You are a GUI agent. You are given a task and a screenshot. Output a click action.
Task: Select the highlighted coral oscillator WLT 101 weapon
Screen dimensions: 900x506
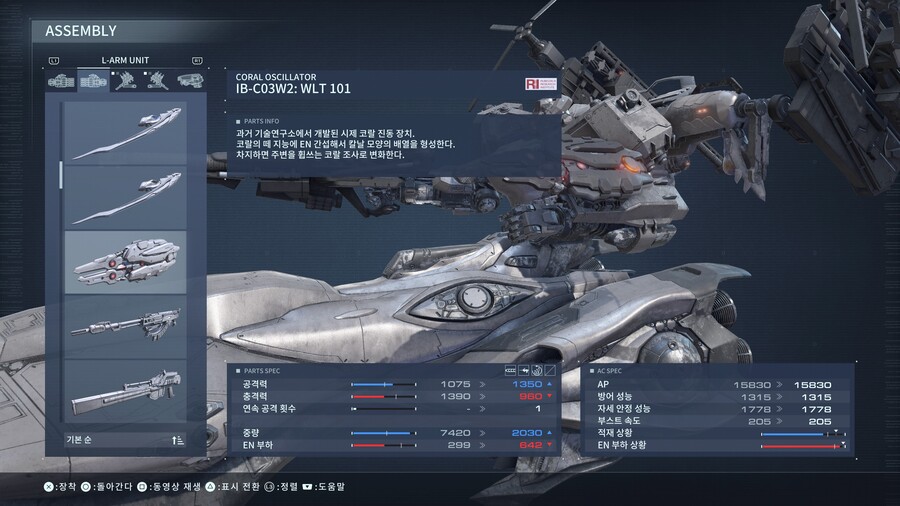click(x=125, y=262)
